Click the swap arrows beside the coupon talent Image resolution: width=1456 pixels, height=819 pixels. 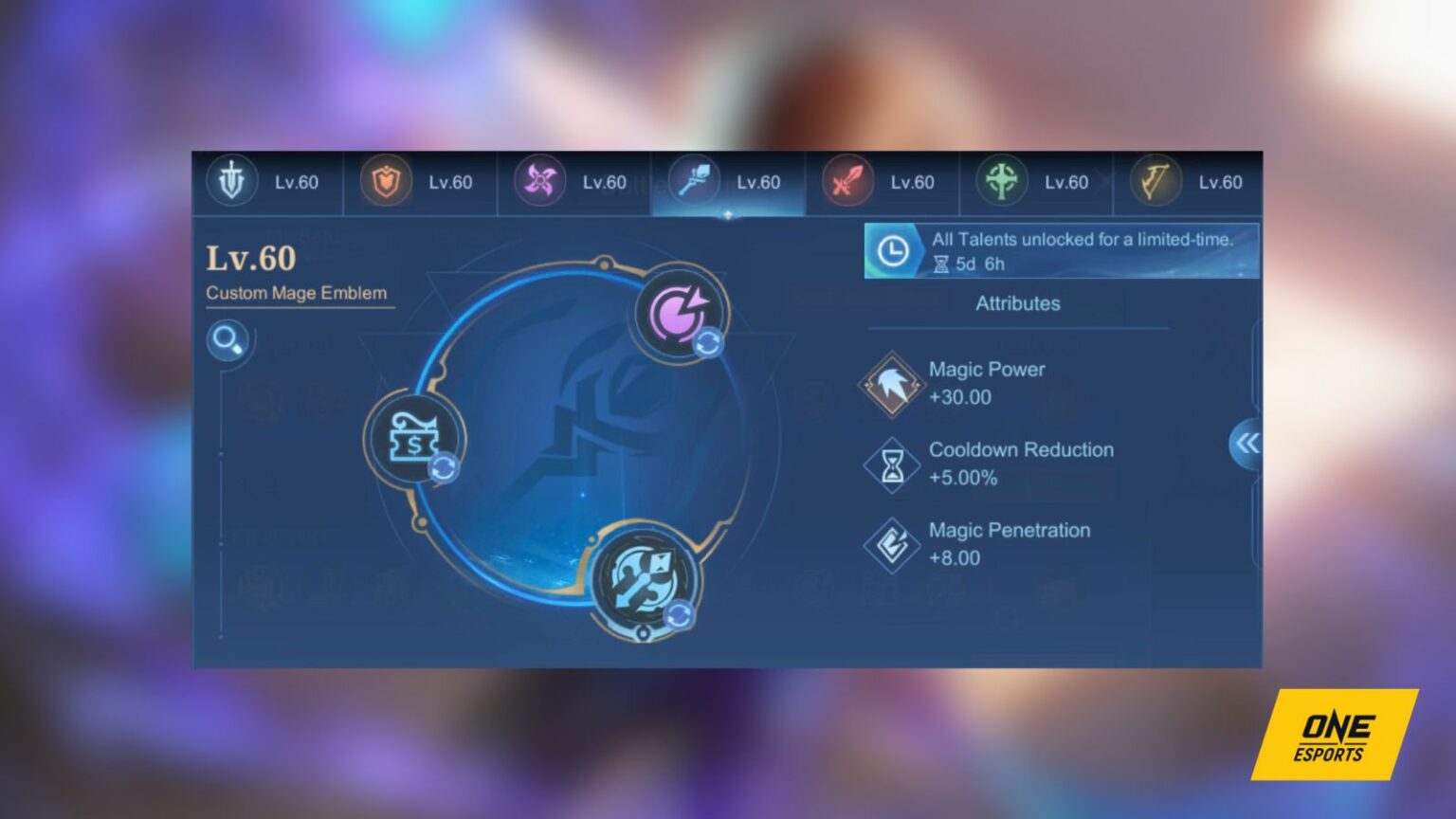point(444,466)
